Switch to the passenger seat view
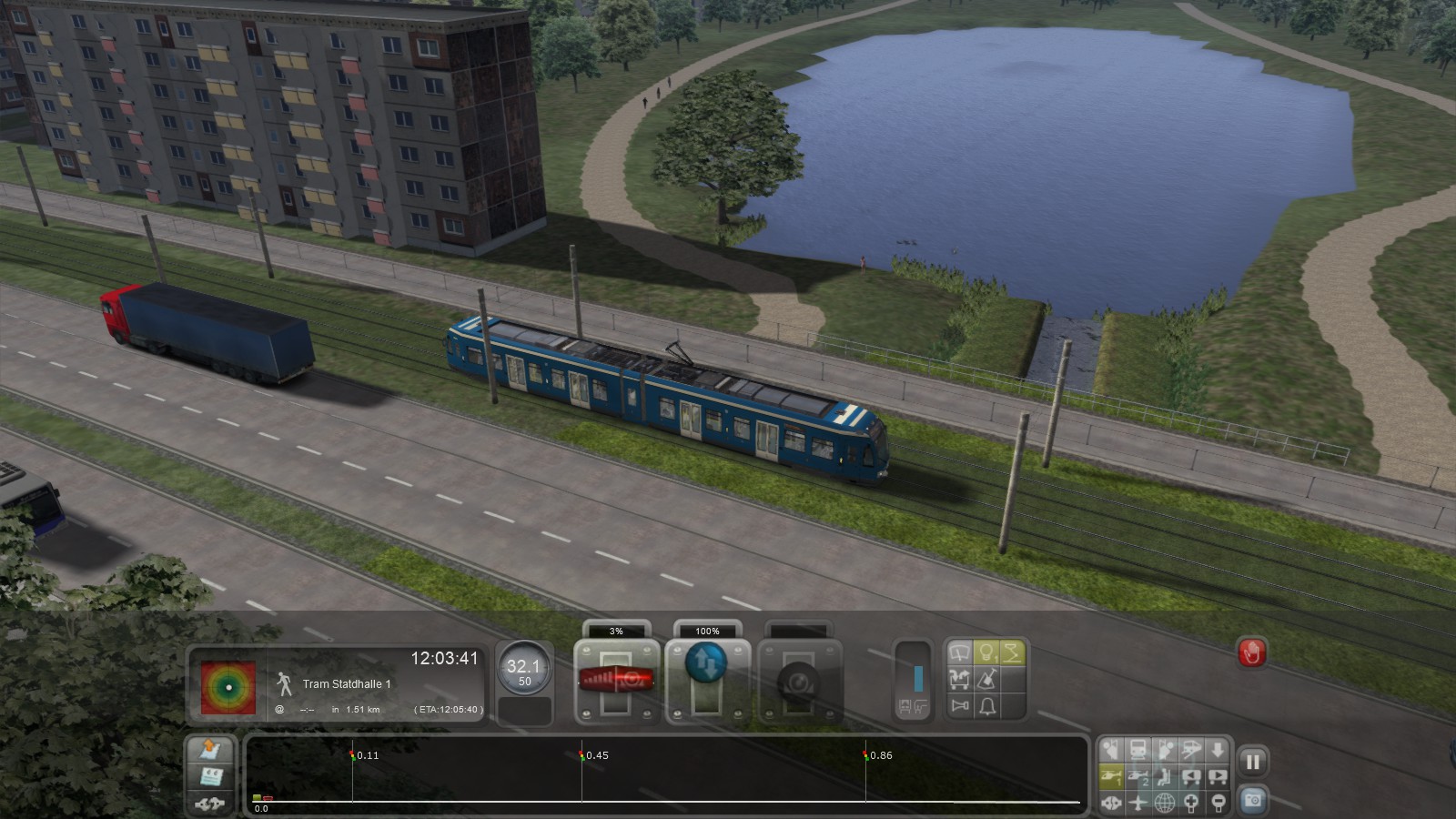 click(x=1165, y=776)
